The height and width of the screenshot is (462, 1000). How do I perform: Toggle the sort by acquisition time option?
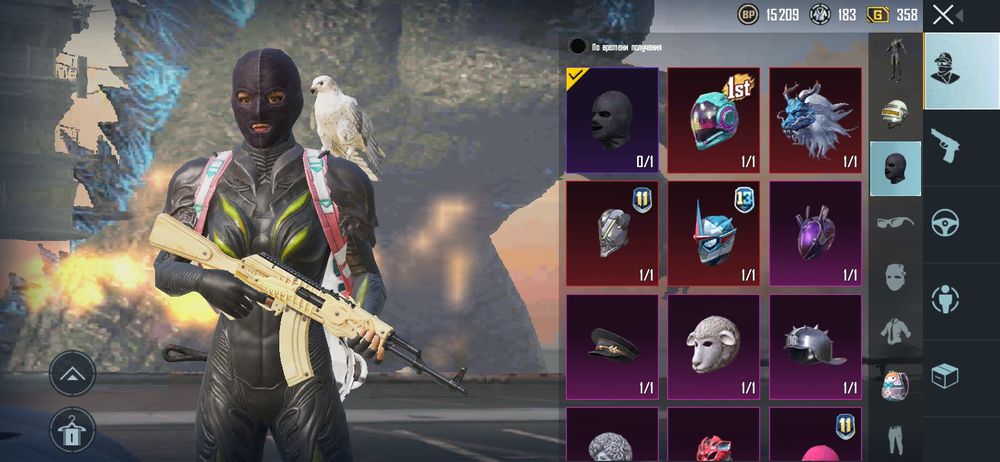pos(578,46)
